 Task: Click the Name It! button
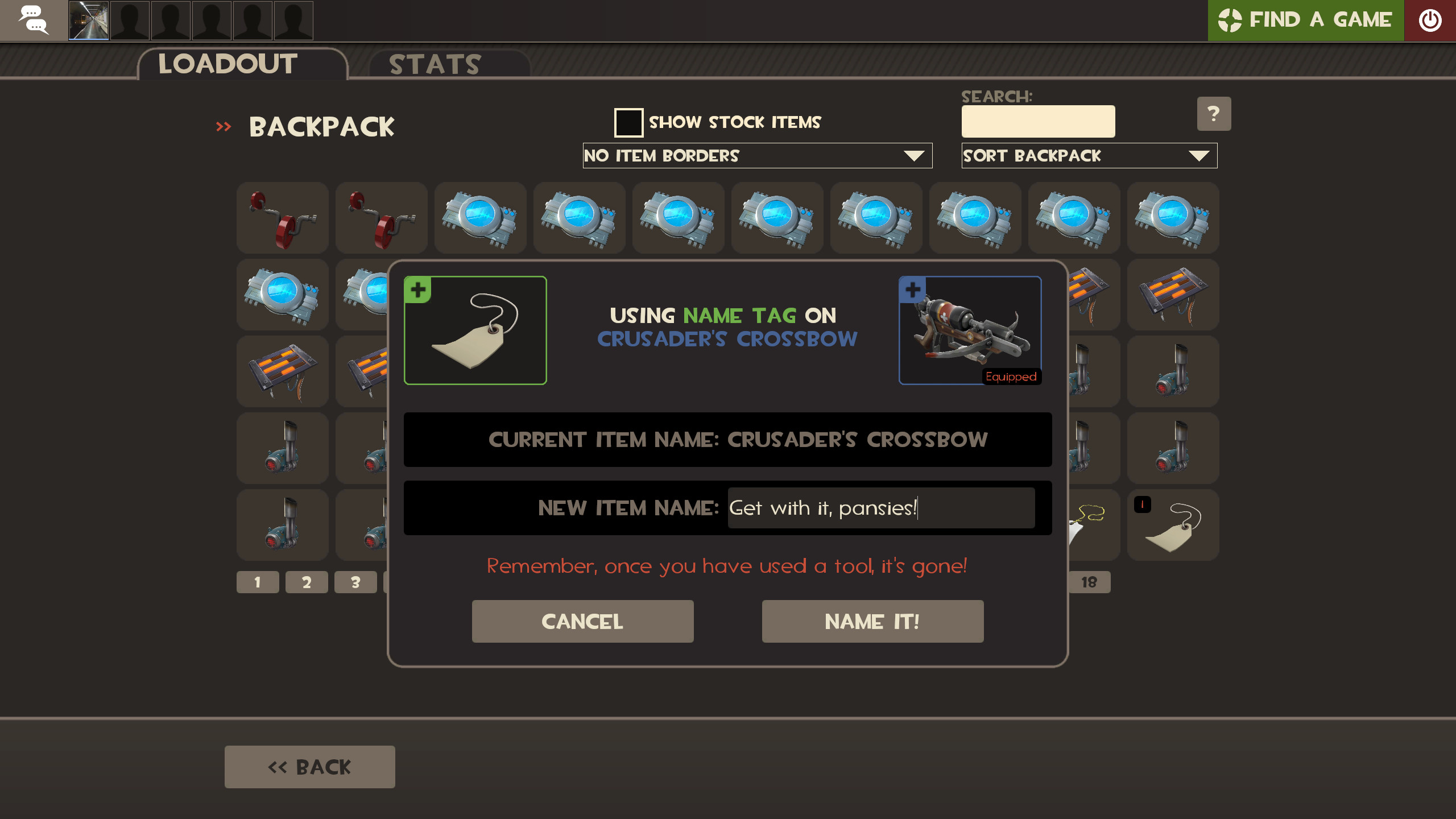[872, 621]
